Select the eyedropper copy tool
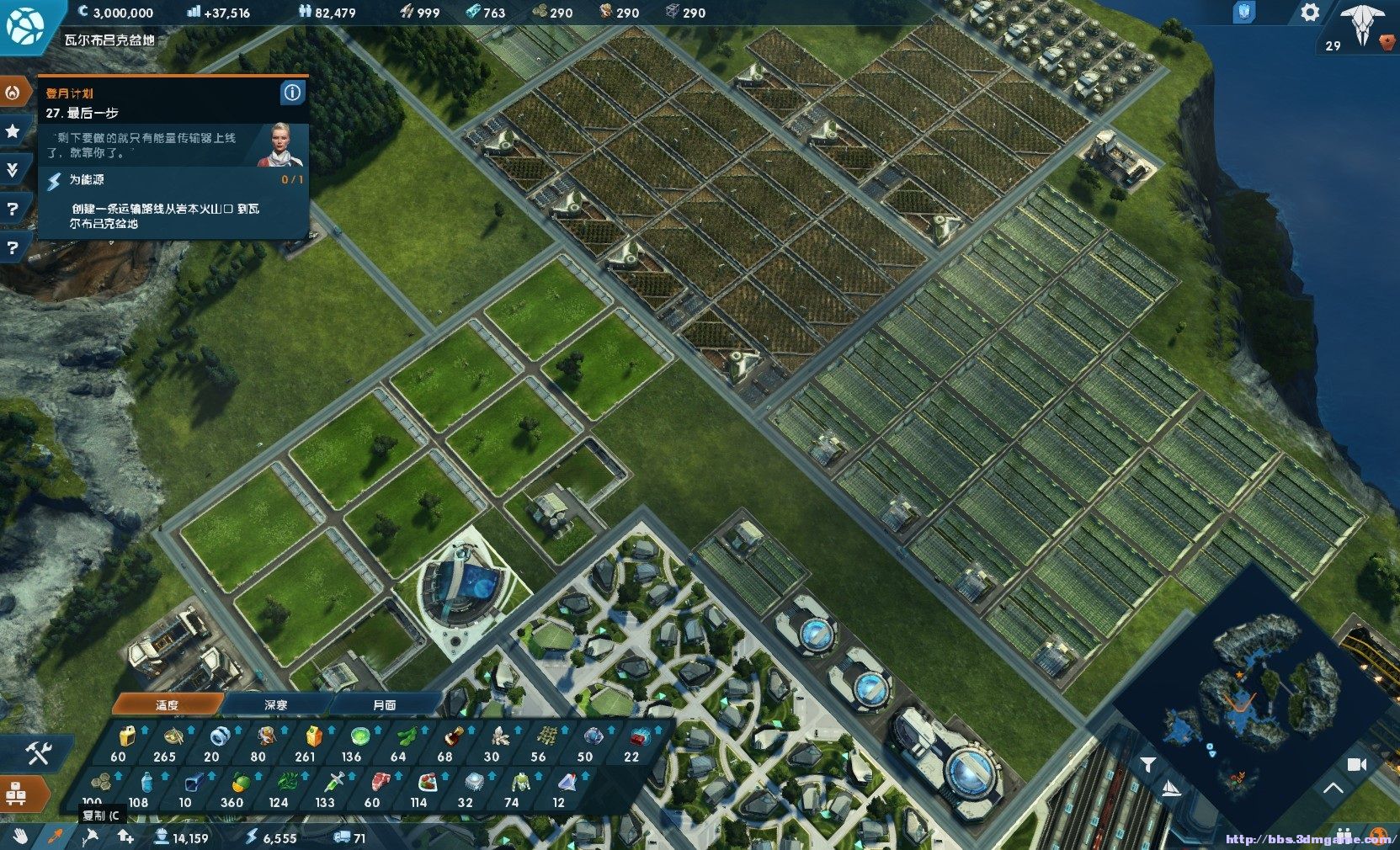This screenshot has height=850, width=1400. pyautogui.click(x=55, y=837)
